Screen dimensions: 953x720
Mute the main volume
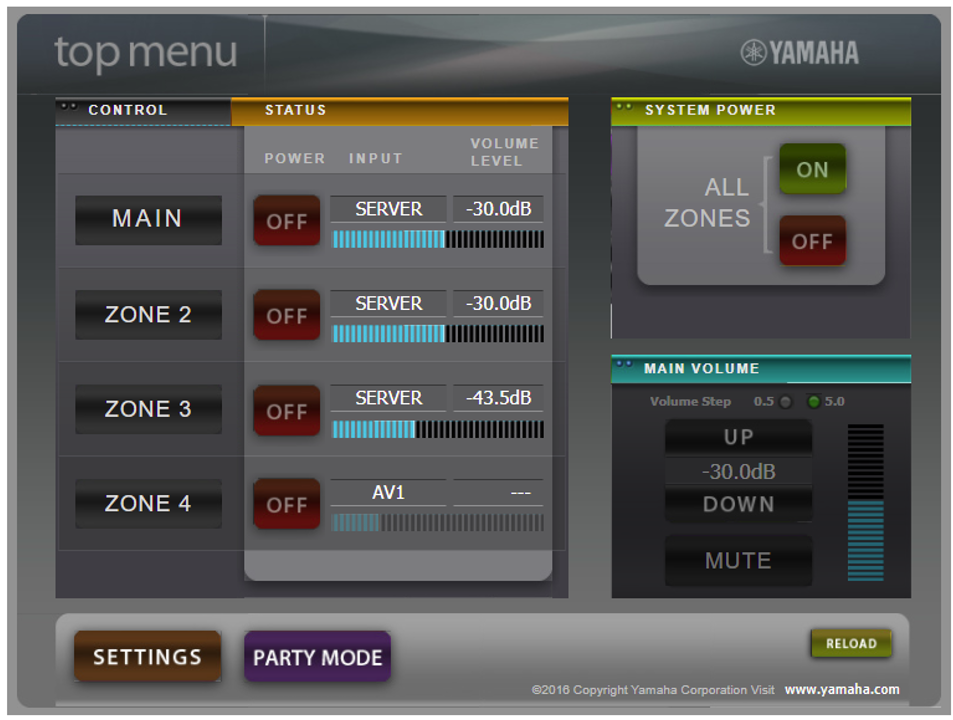pyautogui.click(x=738, y=561)
